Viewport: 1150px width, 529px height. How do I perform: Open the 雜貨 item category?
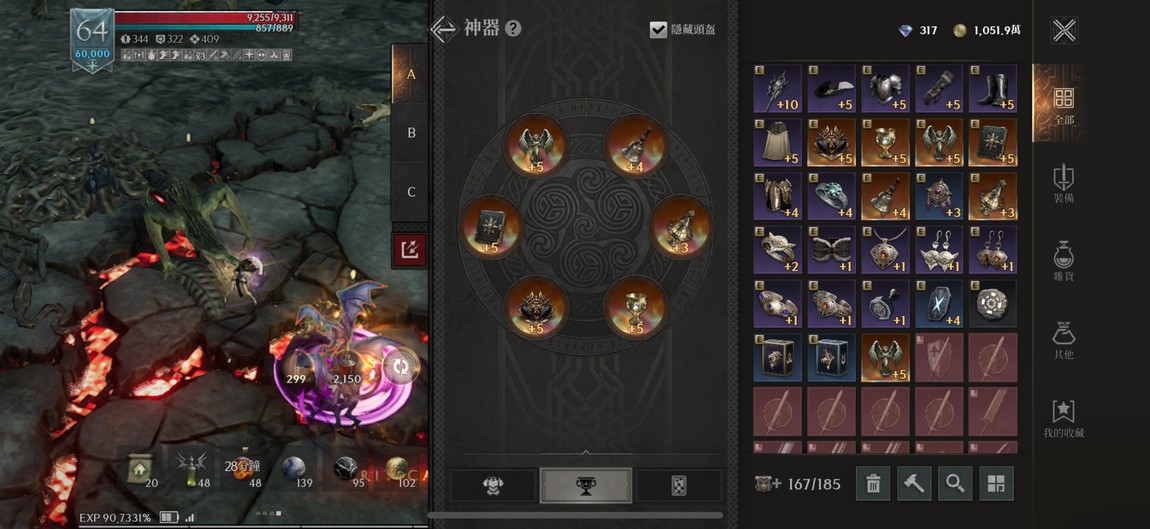tap(1064, 260)
